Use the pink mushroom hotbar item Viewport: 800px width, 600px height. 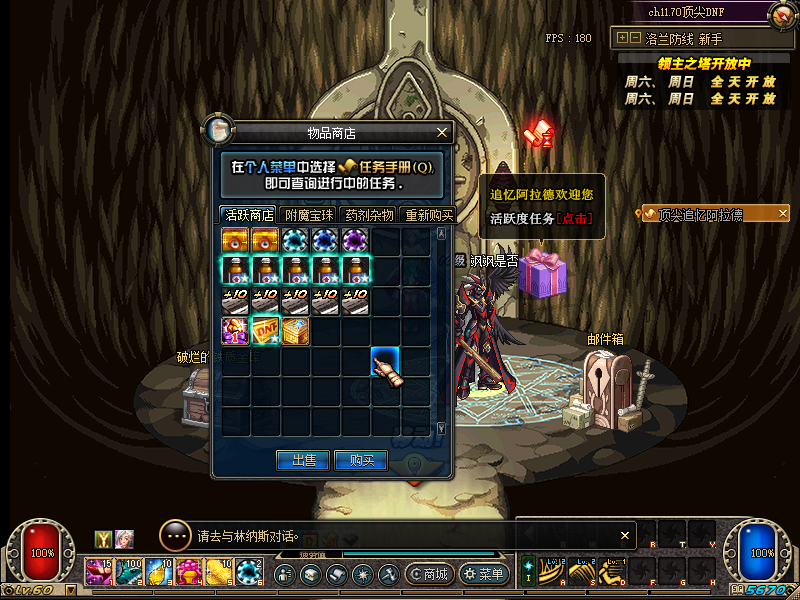pyautogui.click(x=189, y=572)
